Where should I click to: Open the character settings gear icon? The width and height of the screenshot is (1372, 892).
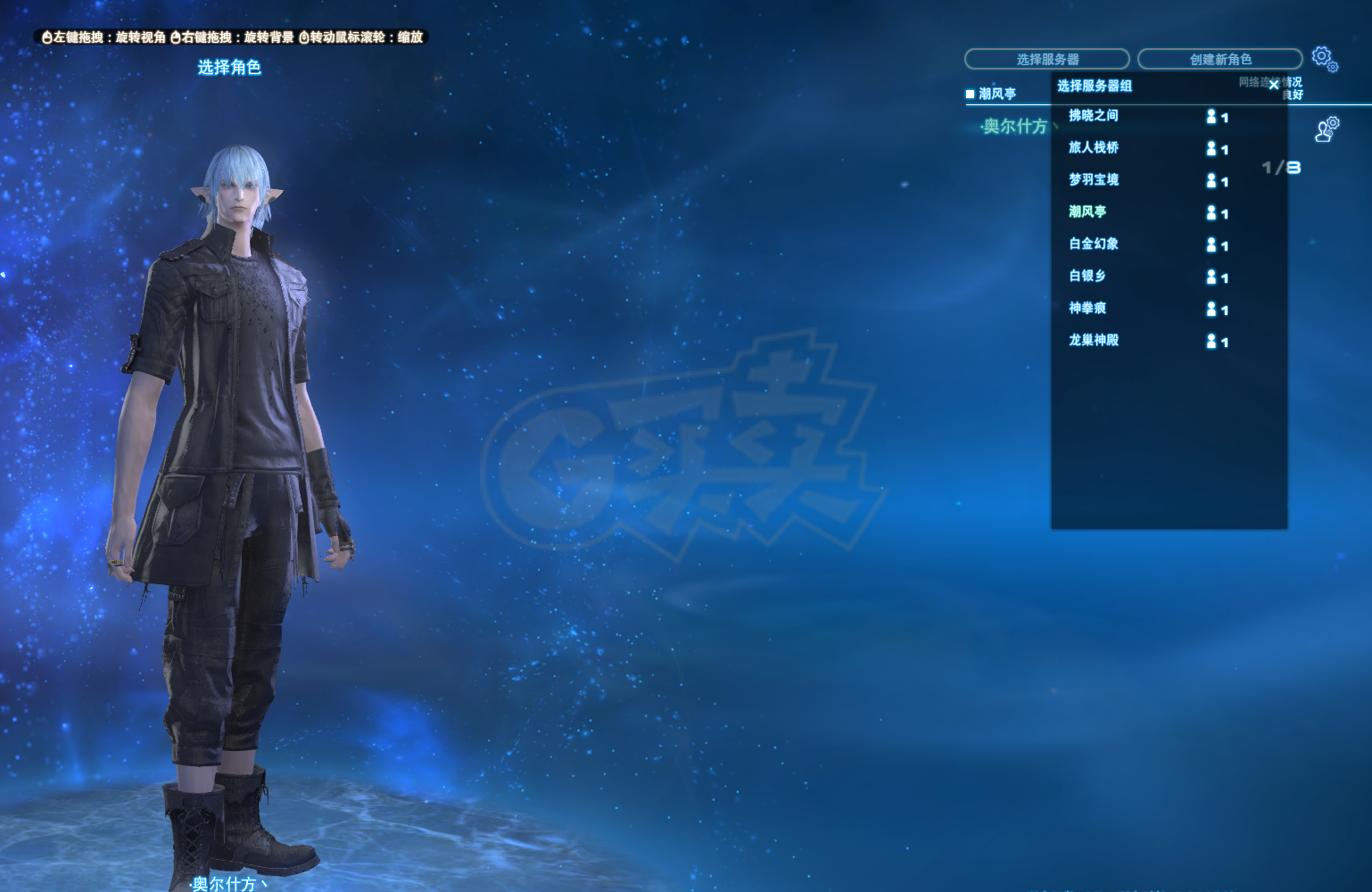pos(1327,129)
